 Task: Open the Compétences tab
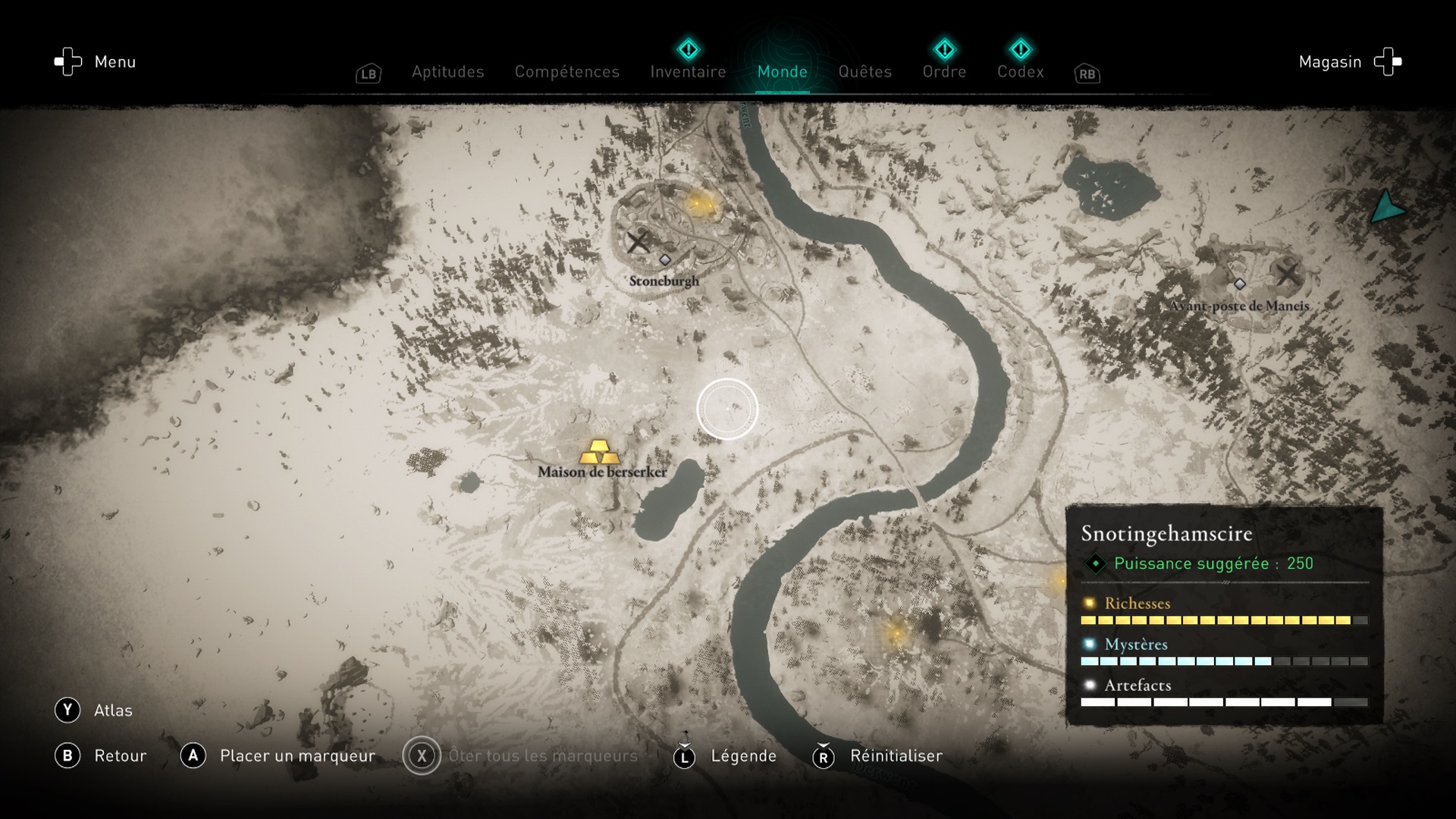point(566,72)
